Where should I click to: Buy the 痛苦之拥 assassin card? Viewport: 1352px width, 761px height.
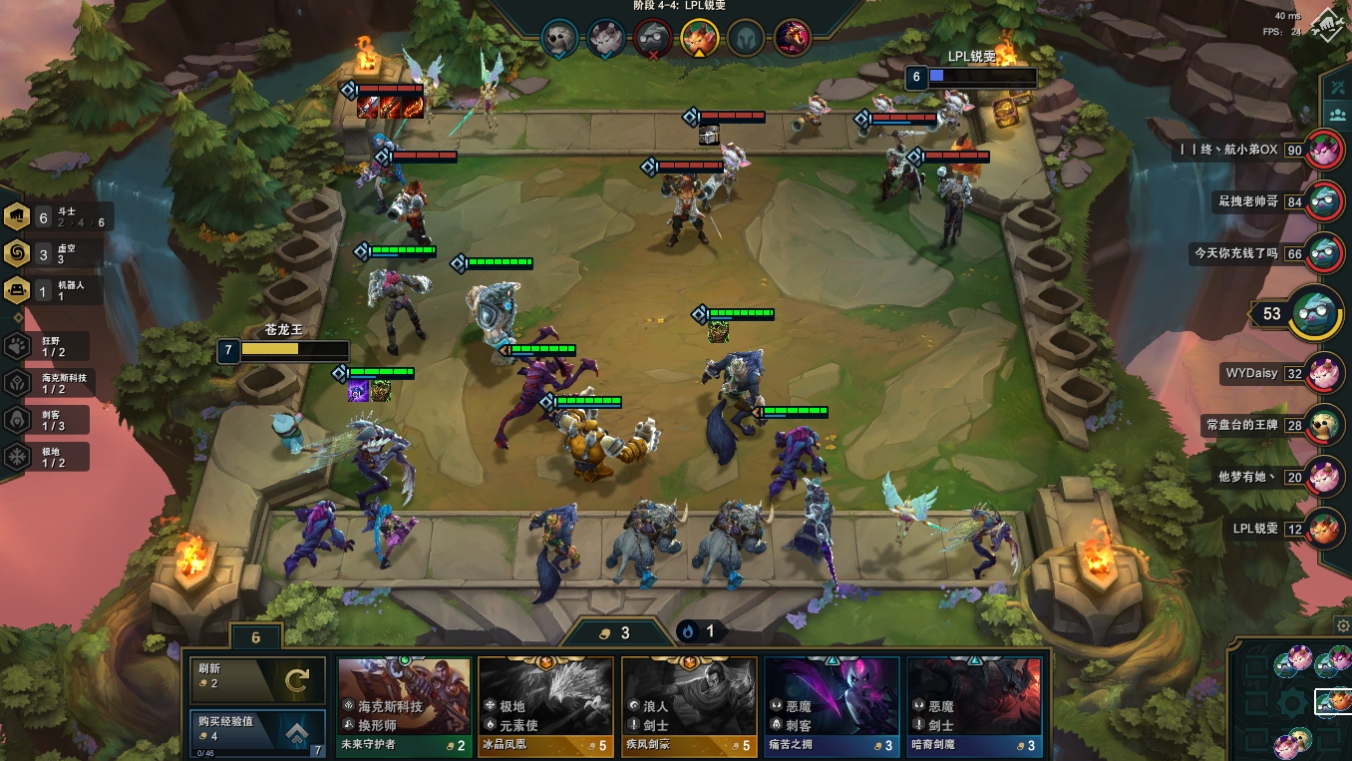click(832, 705)
